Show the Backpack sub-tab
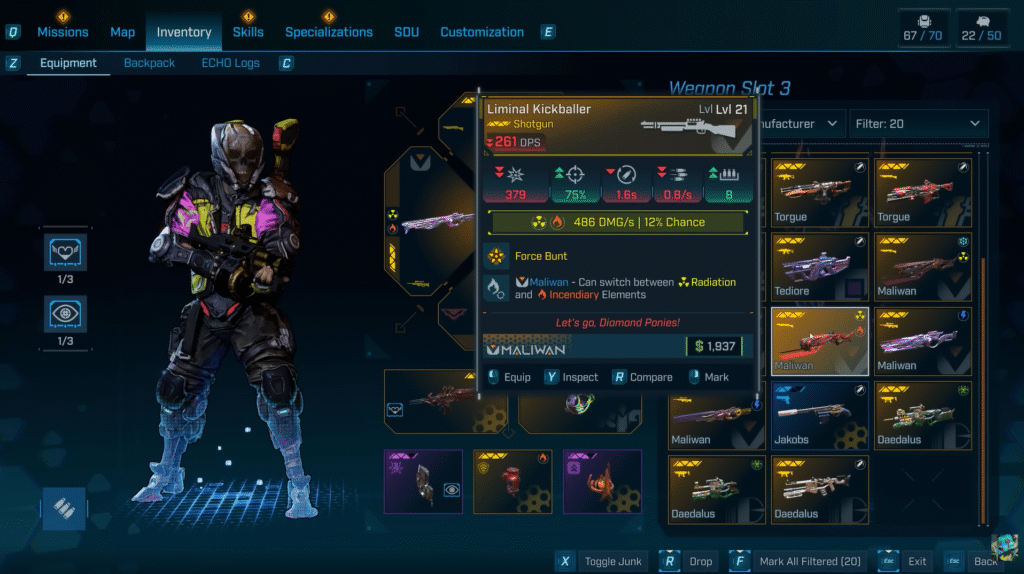1024x574 pixels. point(149,63)
